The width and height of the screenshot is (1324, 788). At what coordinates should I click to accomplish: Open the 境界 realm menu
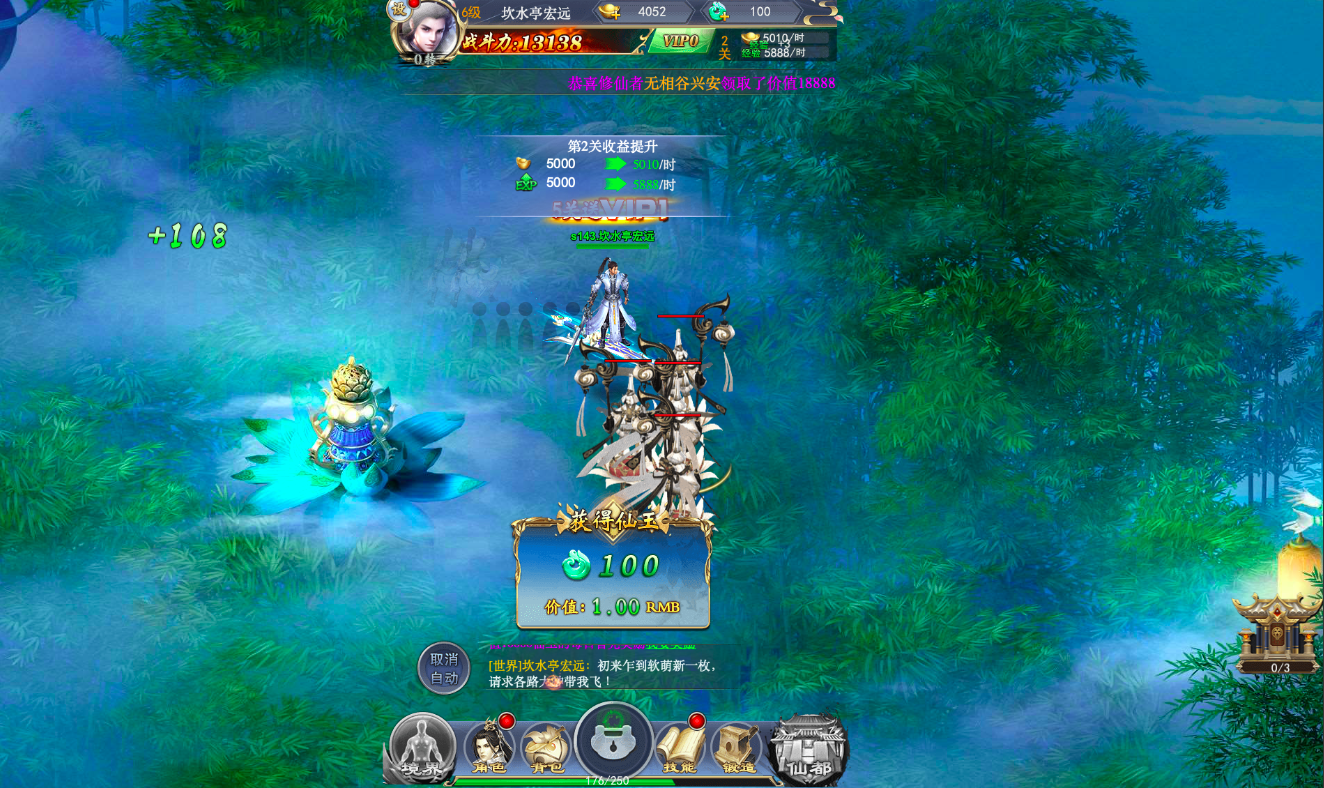click(x=422, y=748)
